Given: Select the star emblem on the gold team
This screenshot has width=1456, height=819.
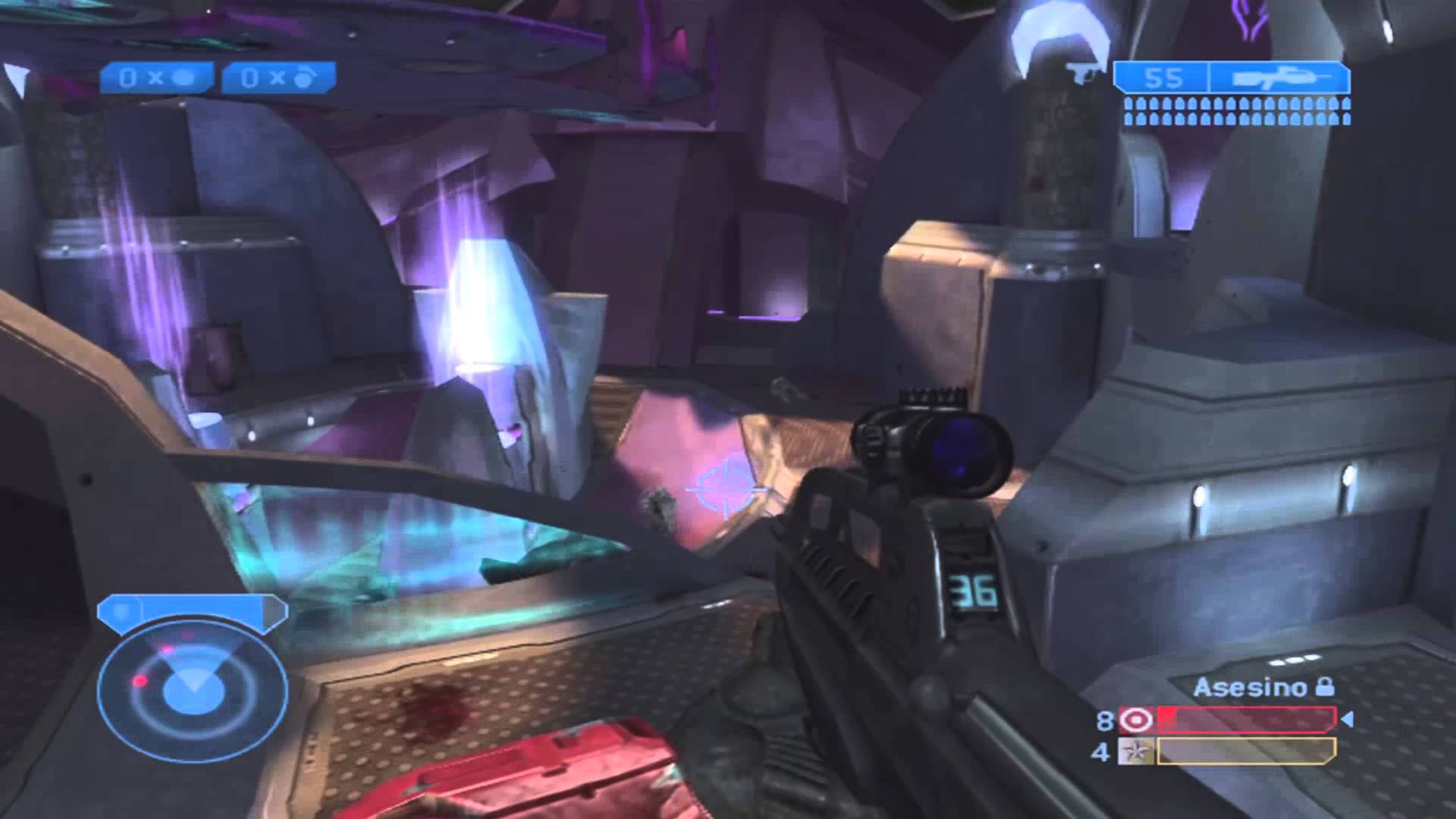Looking at the screenshot, I should point(1135,752).
